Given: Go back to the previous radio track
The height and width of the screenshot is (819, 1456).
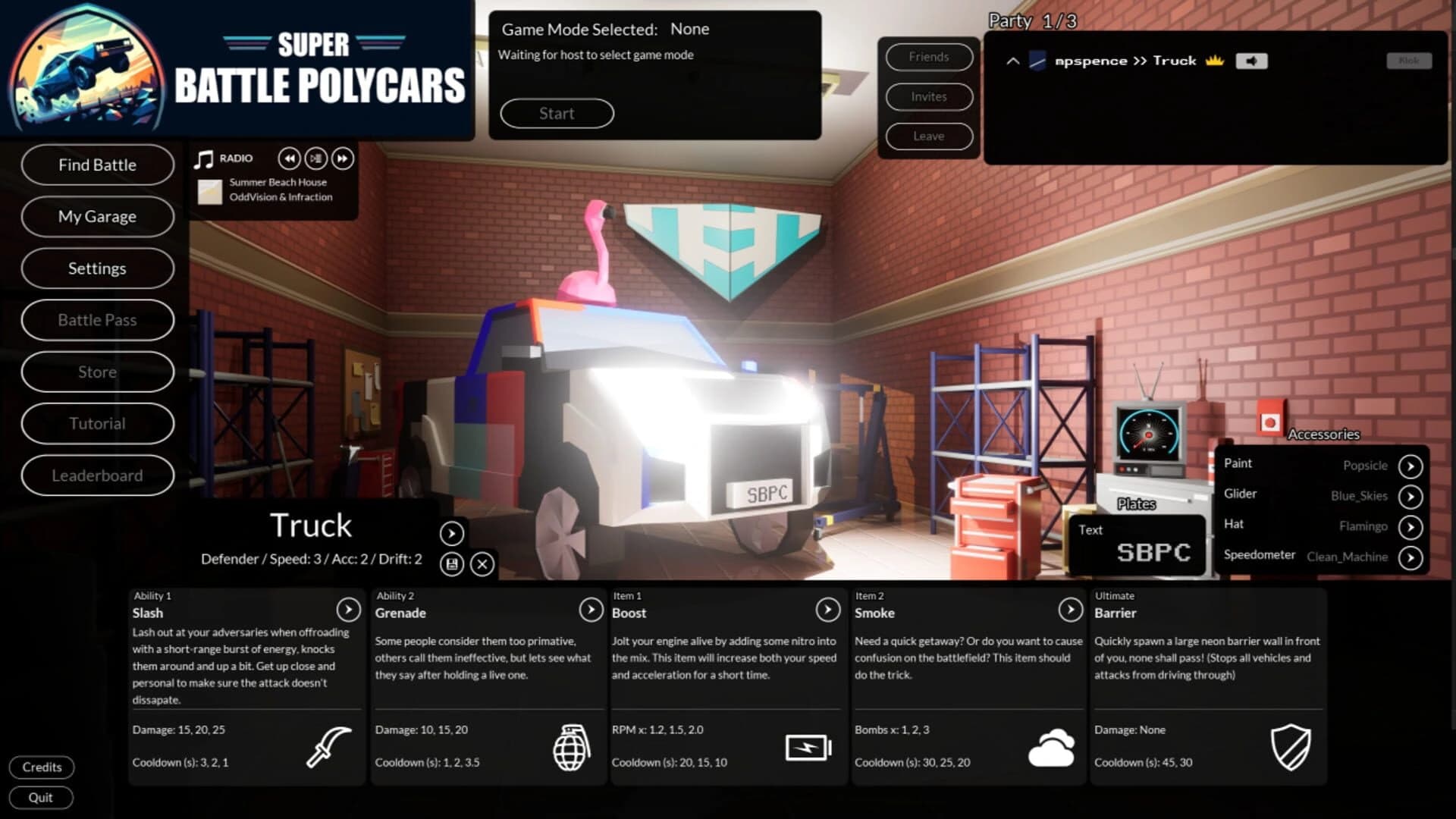Looking at the screenshot, I should [289, 158].
